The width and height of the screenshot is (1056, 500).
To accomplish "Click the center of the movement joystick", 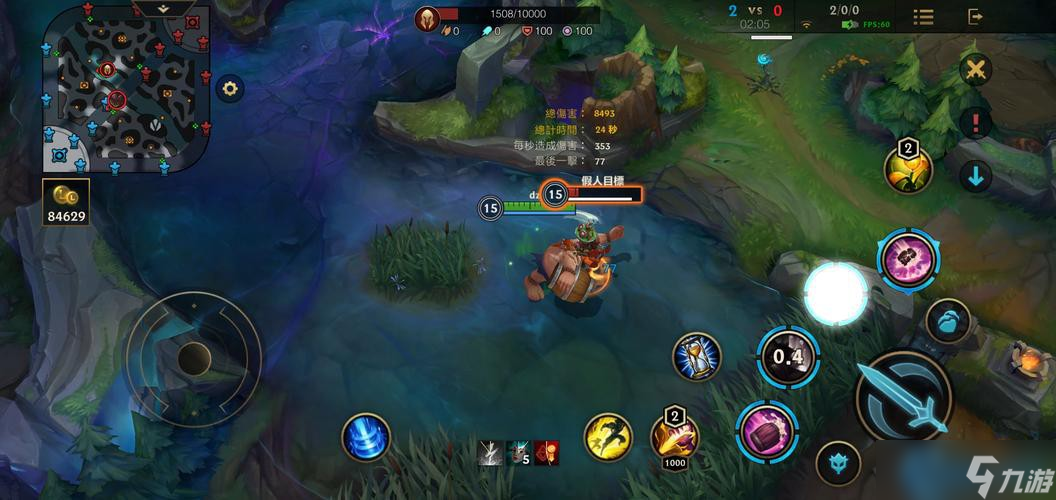I will (193, 357).
